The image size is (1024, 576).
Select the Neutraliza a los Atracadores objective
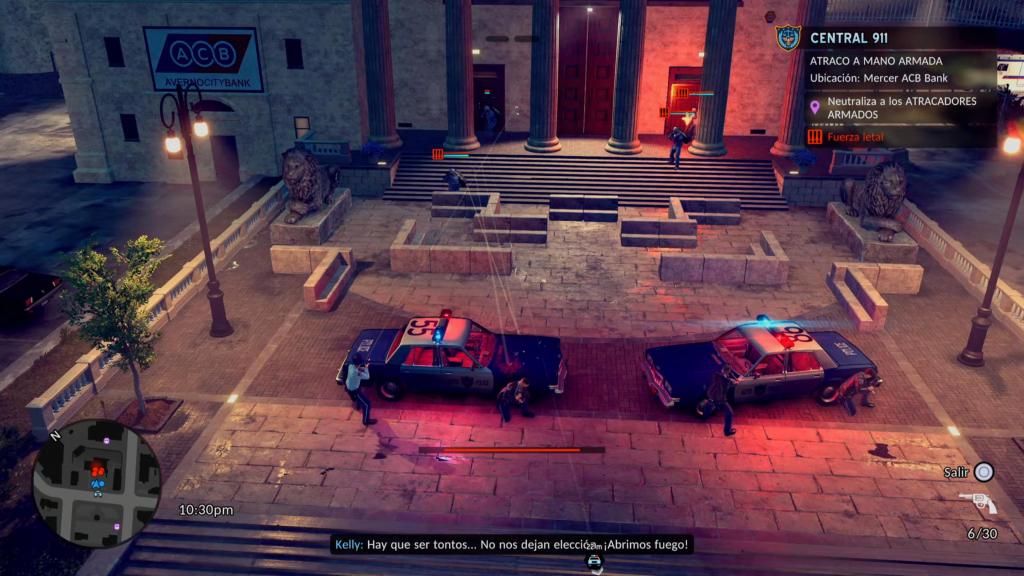[901, 107]
